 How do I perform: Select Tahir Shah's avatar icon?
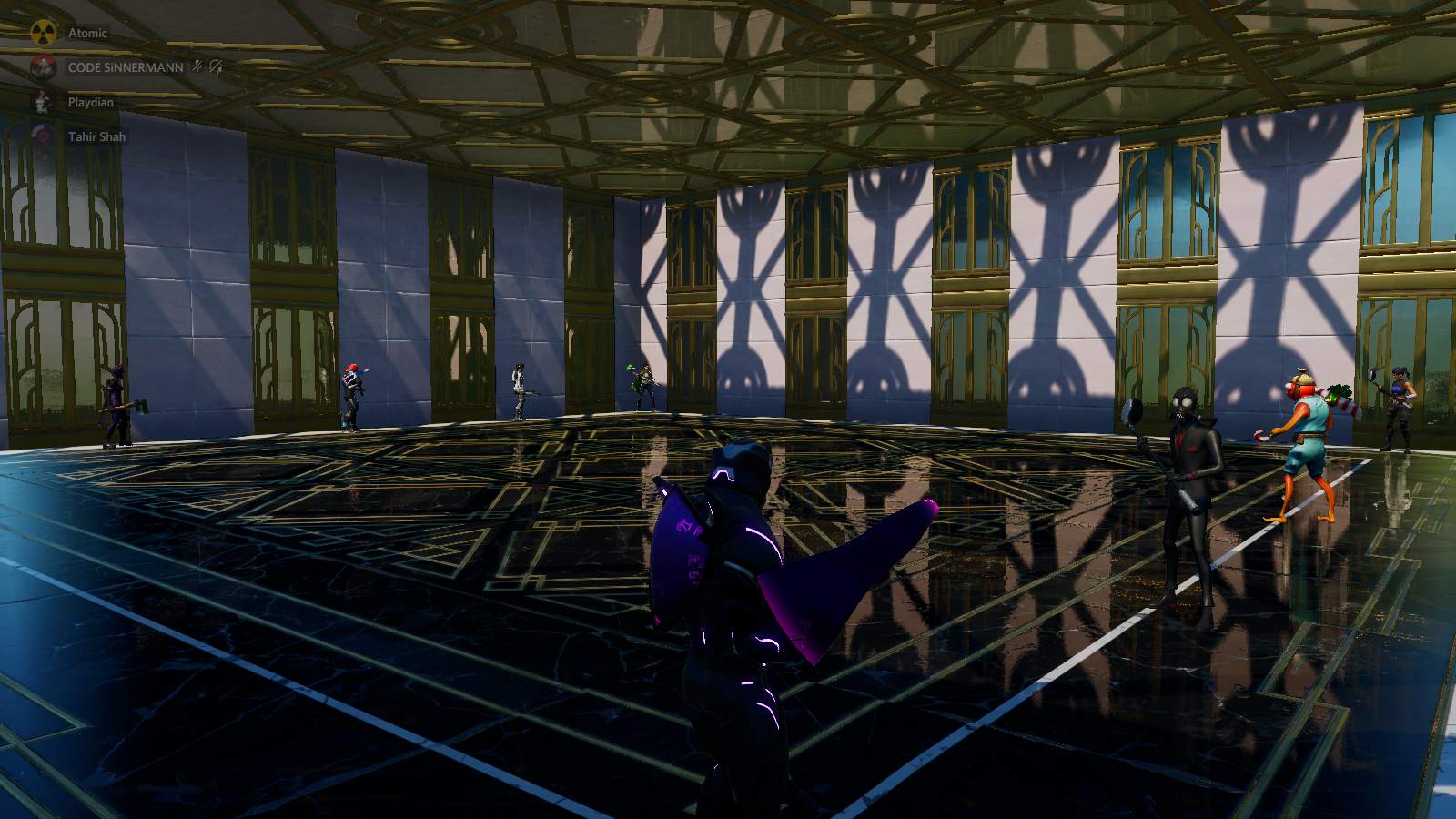tap(42, 136)
